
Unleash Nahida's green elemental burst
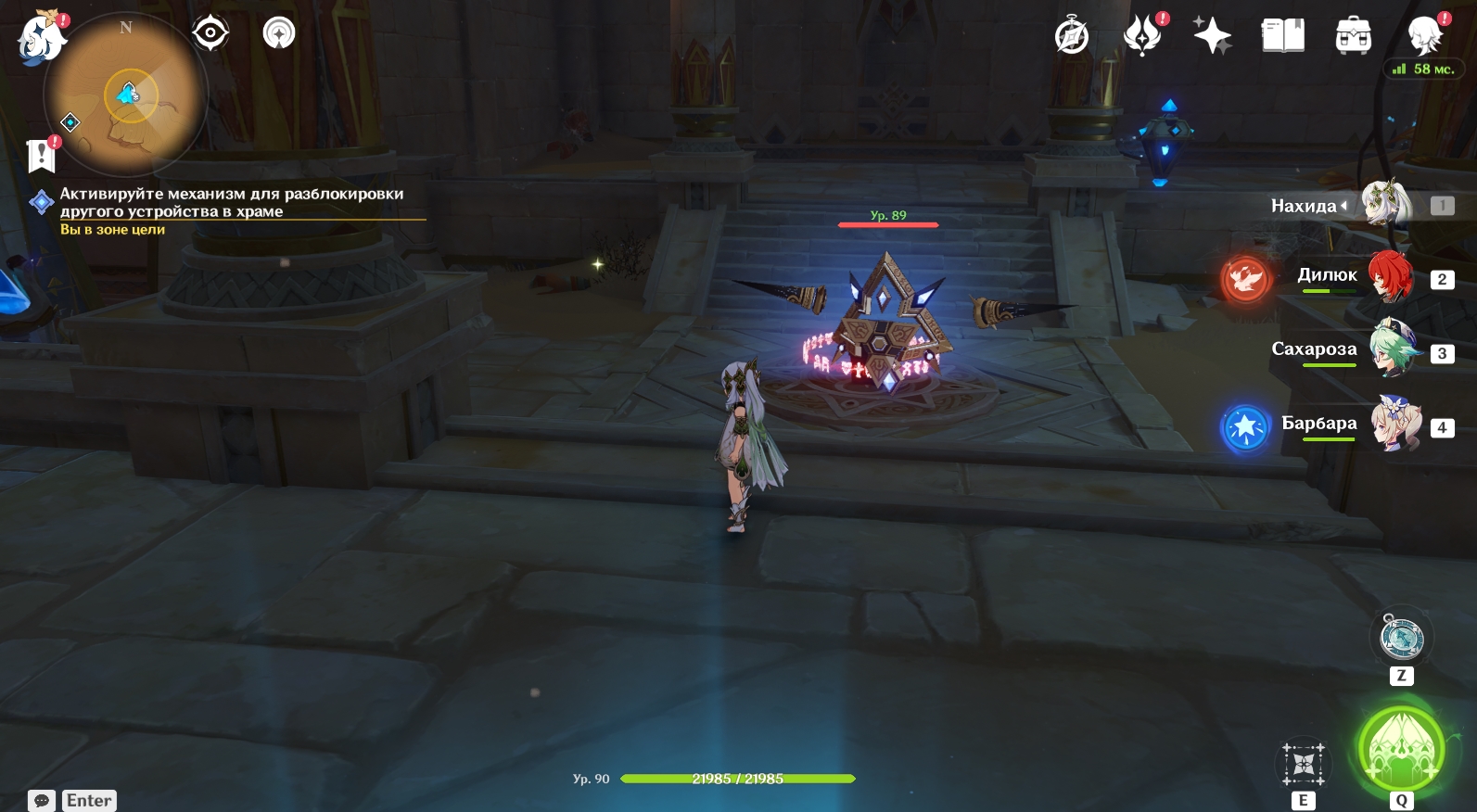pos(1401,749)
